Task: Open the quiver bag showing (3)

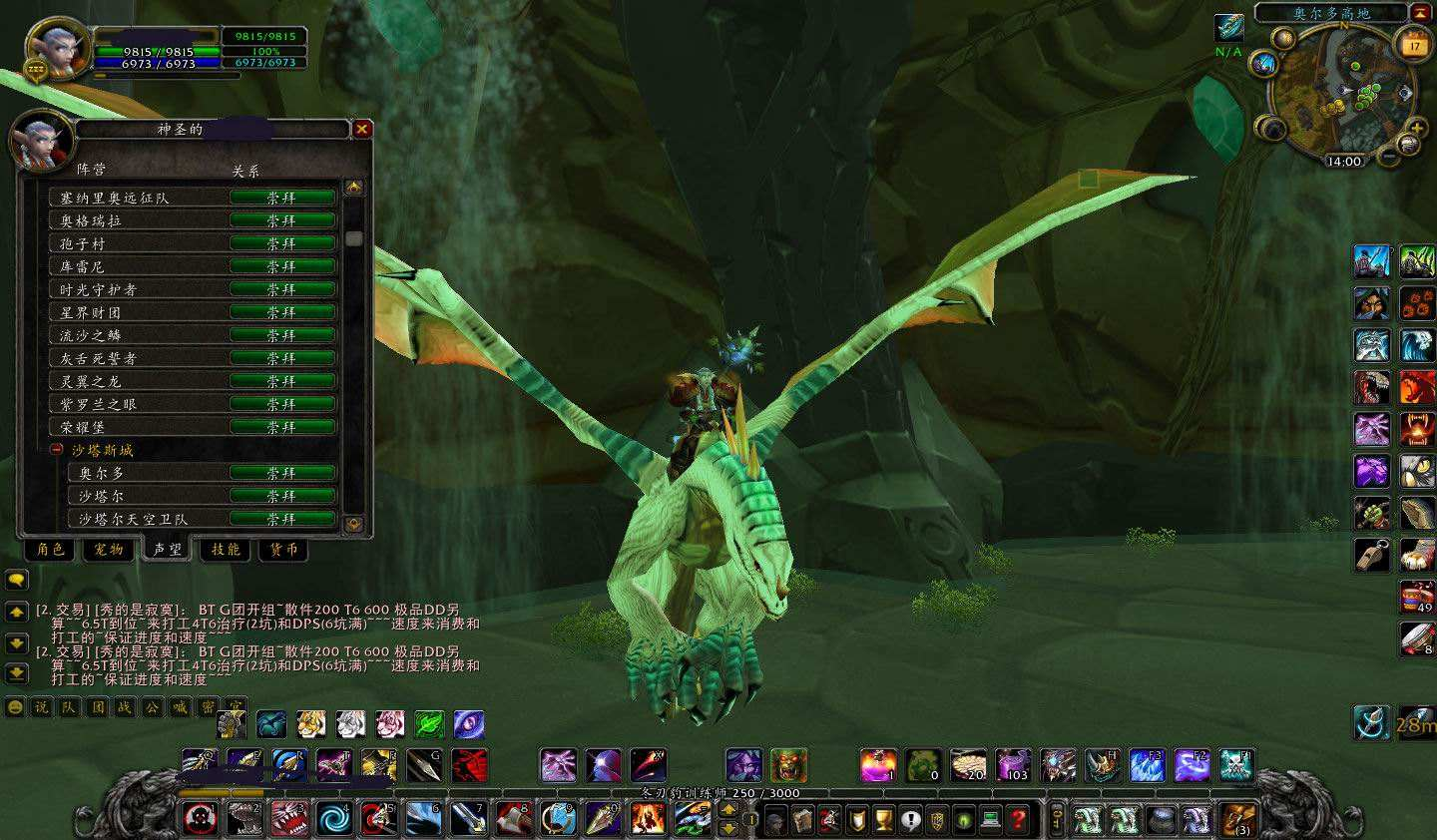Action: [1237, 819]
